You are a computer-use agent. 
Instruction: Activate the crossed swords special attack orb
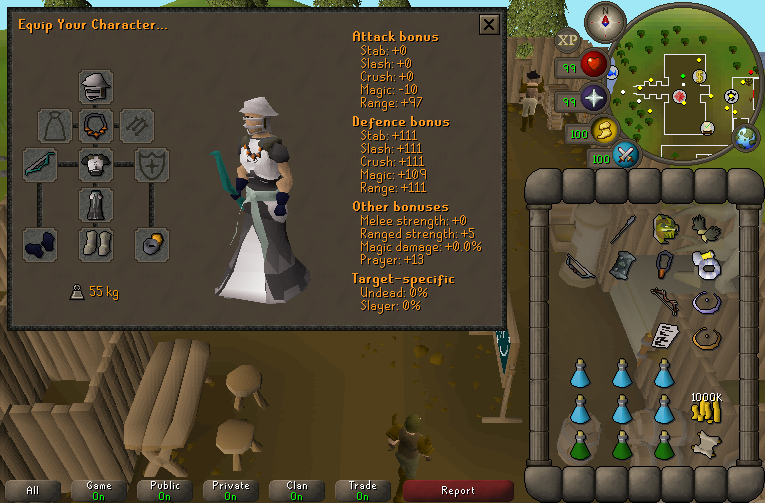(626, 155)
